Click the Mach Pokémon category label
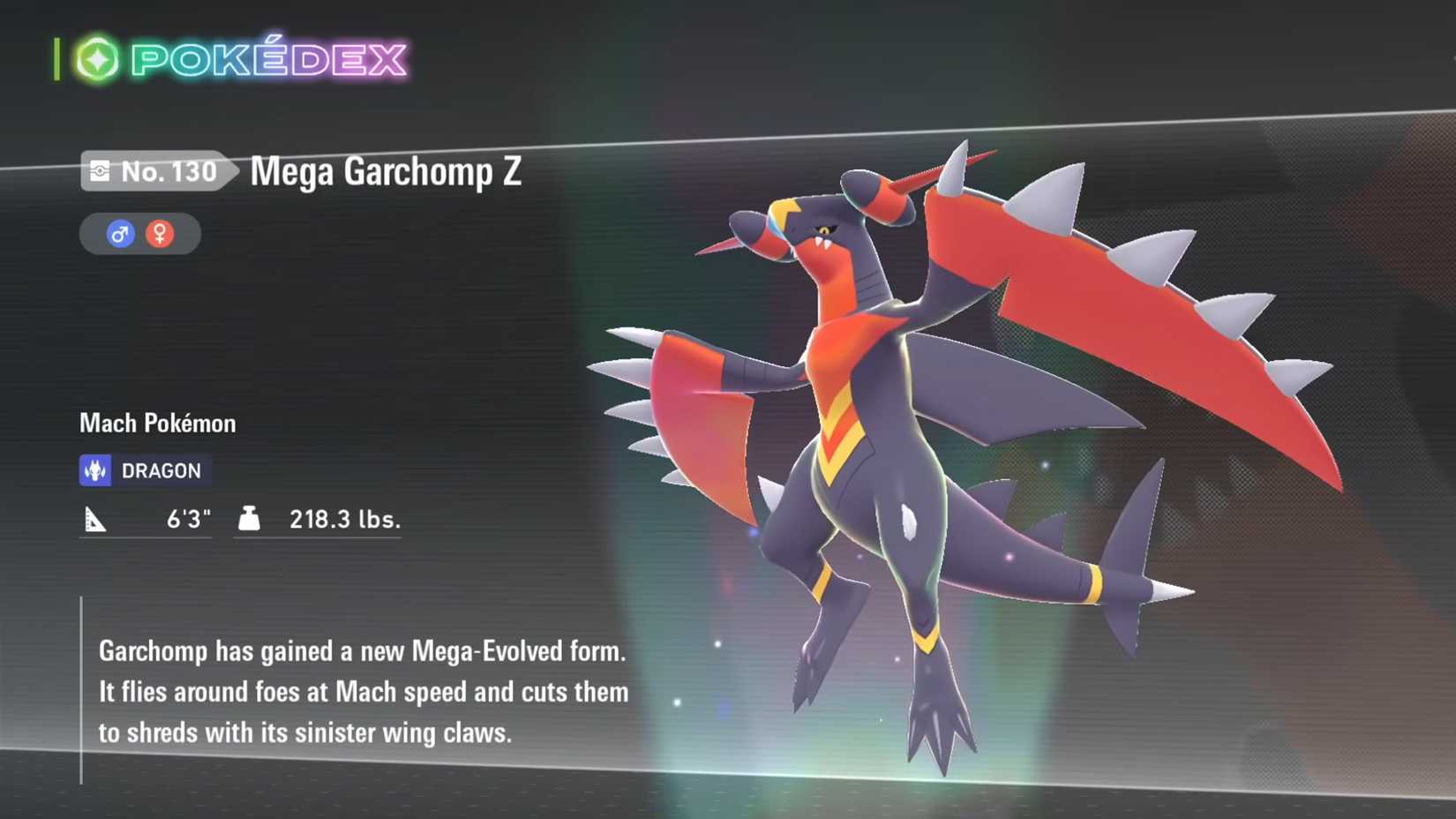 (156, 424)
